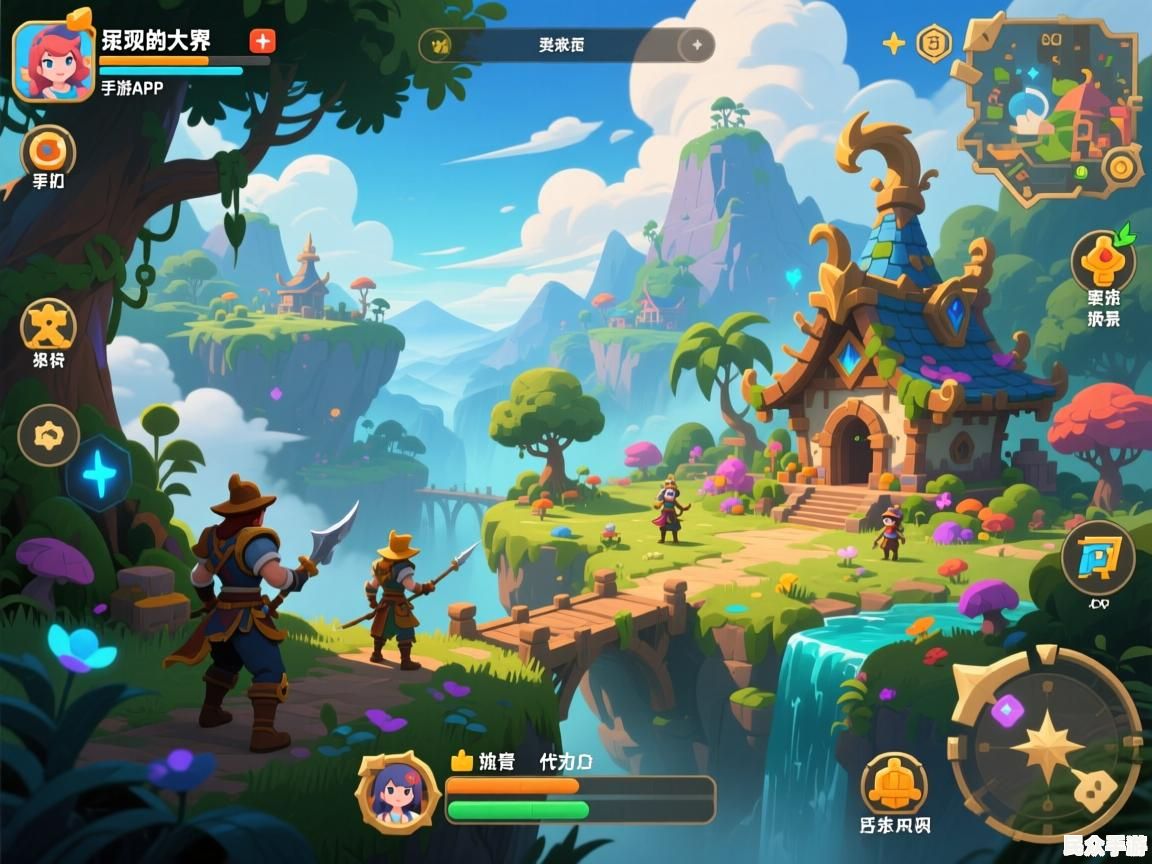
Task: Open the orange ring icon menu
Action: 46,151
